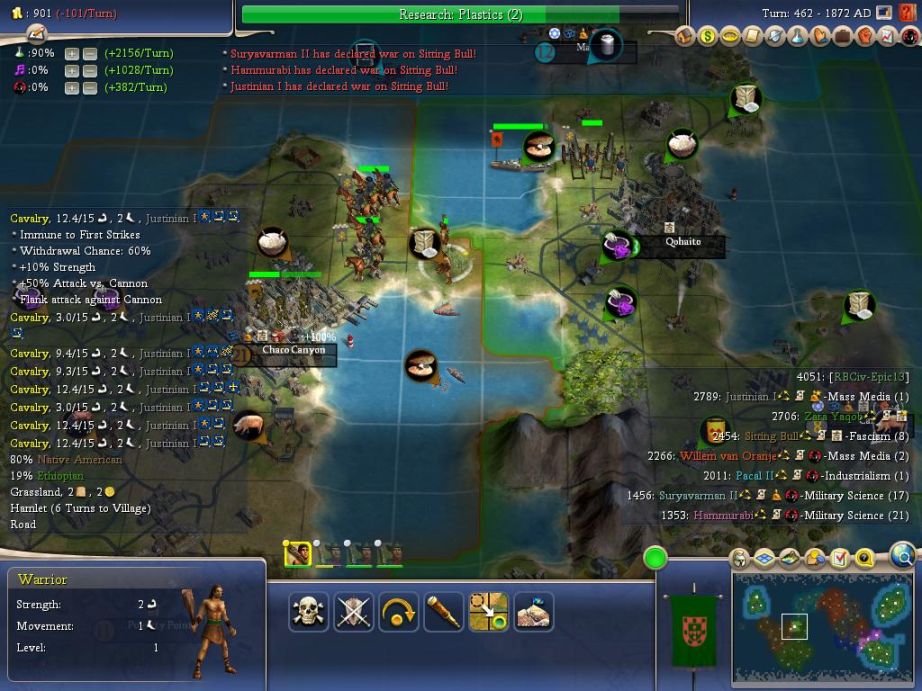922x691 pixels.
Task: Click the skull and crossbones unit action
Action: coord(309,612)
